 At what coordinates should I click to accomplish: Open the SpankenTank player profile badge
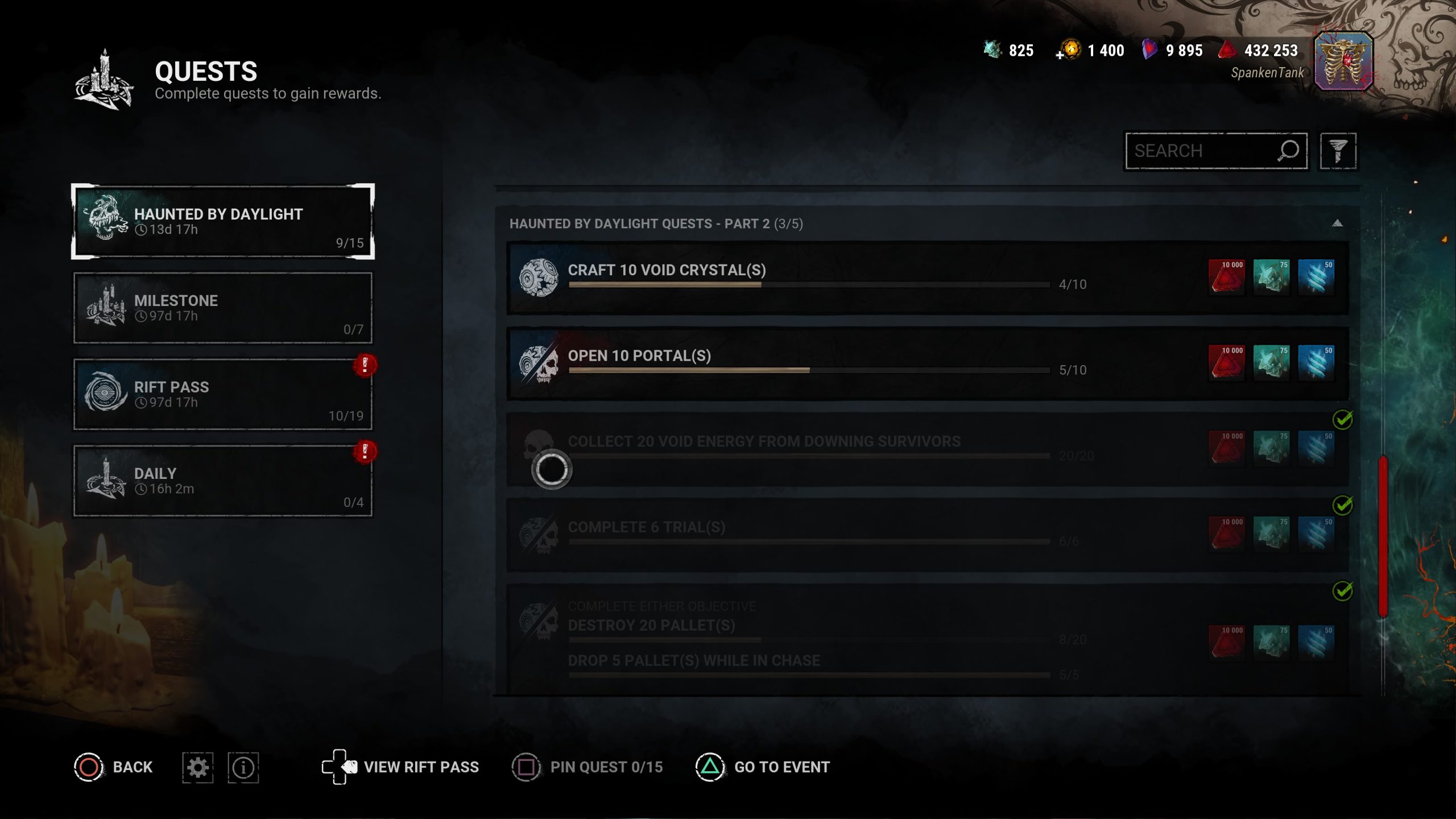1343,61
